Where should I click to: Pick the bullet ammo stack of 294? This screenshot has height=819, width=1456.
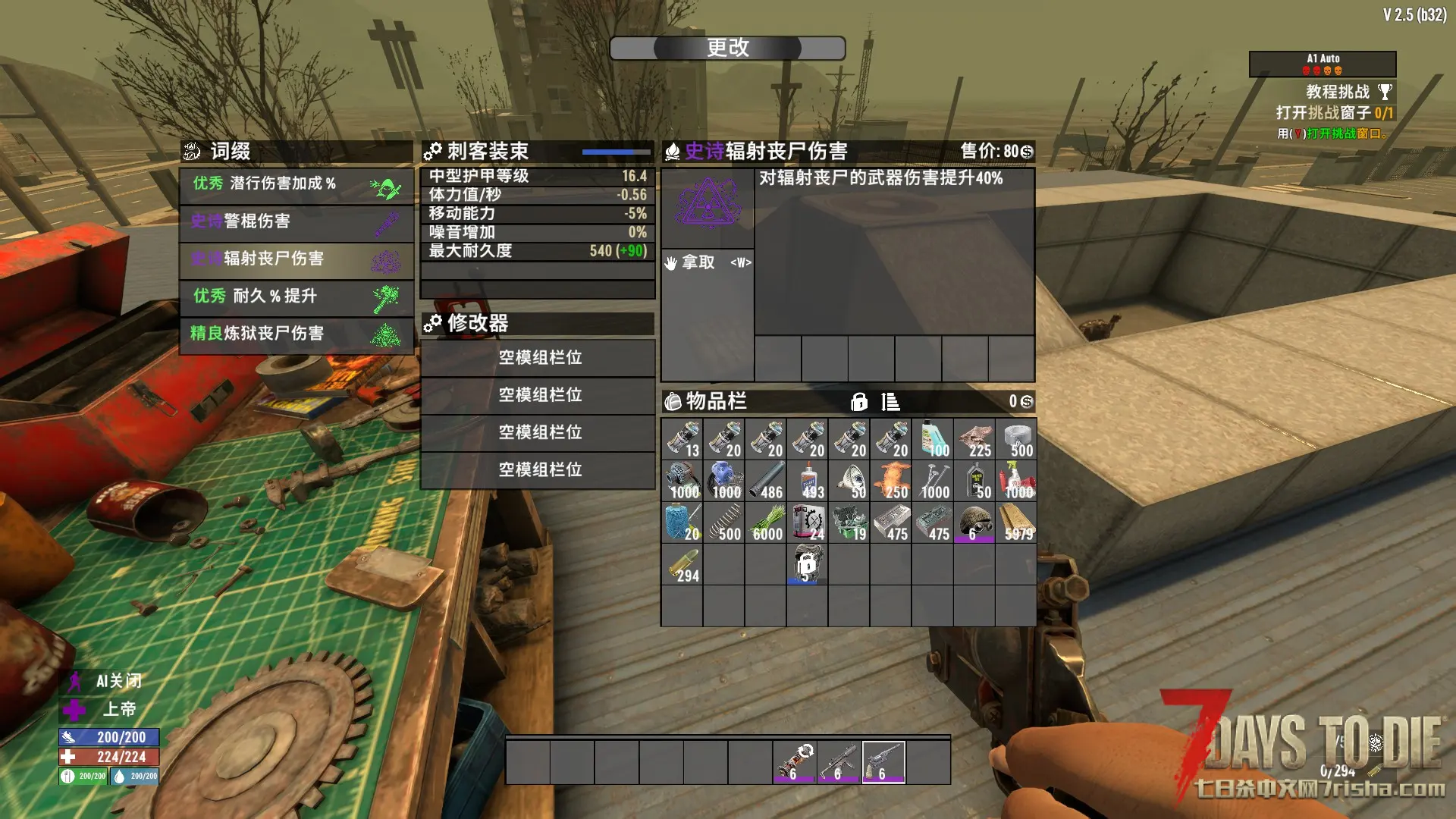point(682,565)
